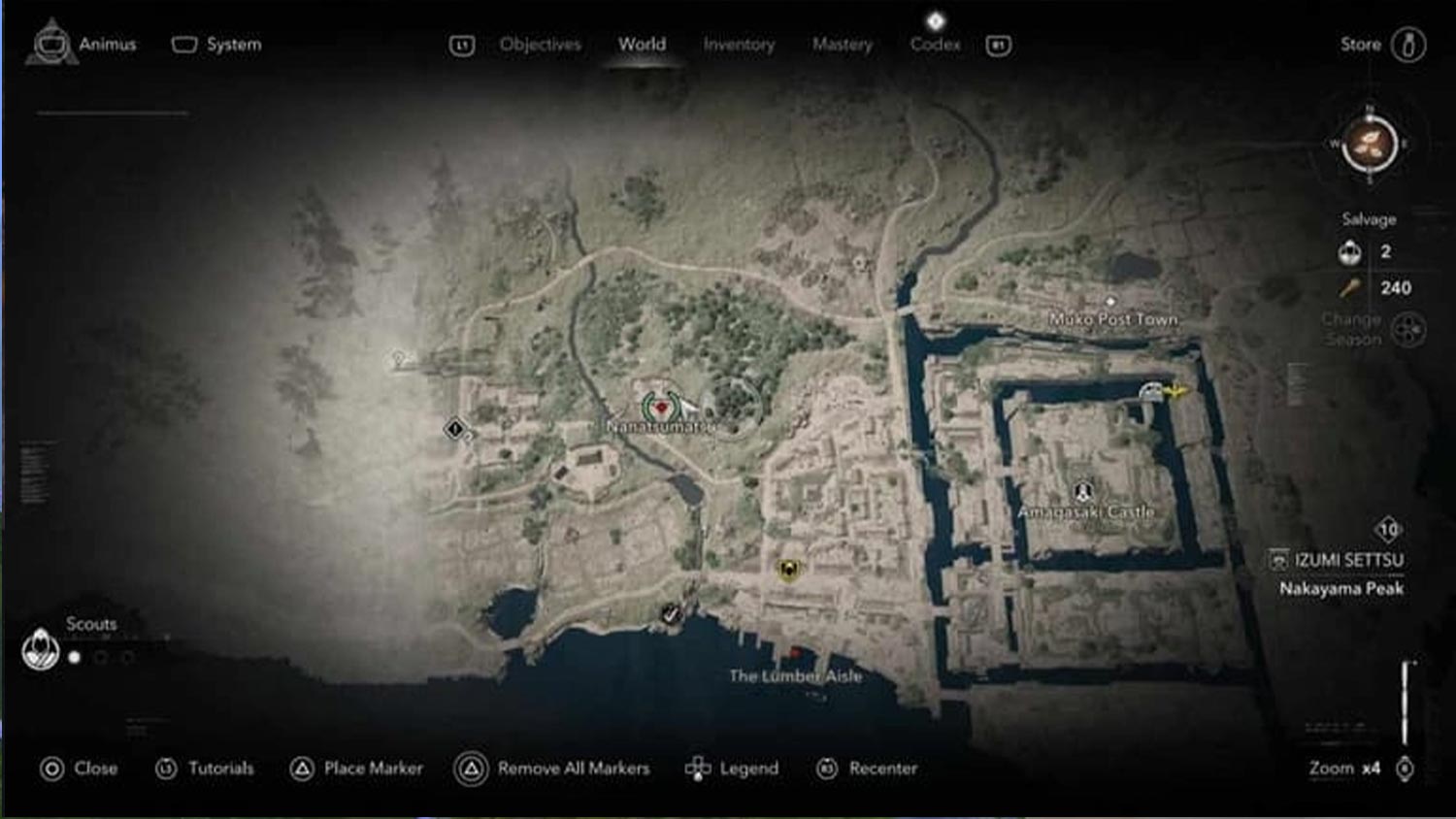1456x819 pixels.
Task: Click the player marker at Nanatsumatsu
Action: [x=661, y=408]
